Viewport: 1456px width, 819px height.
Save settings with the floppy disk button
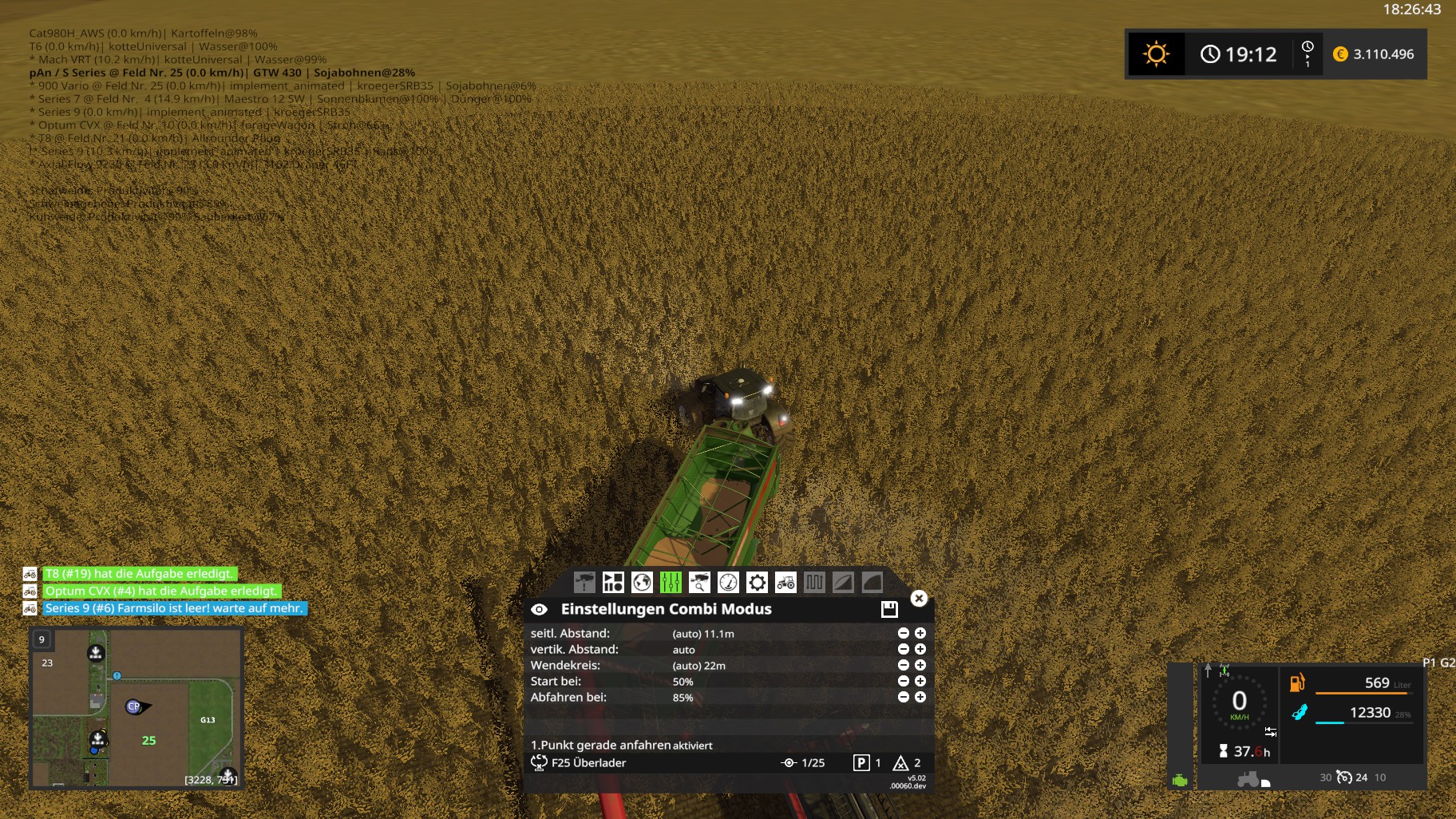[890, 608]
